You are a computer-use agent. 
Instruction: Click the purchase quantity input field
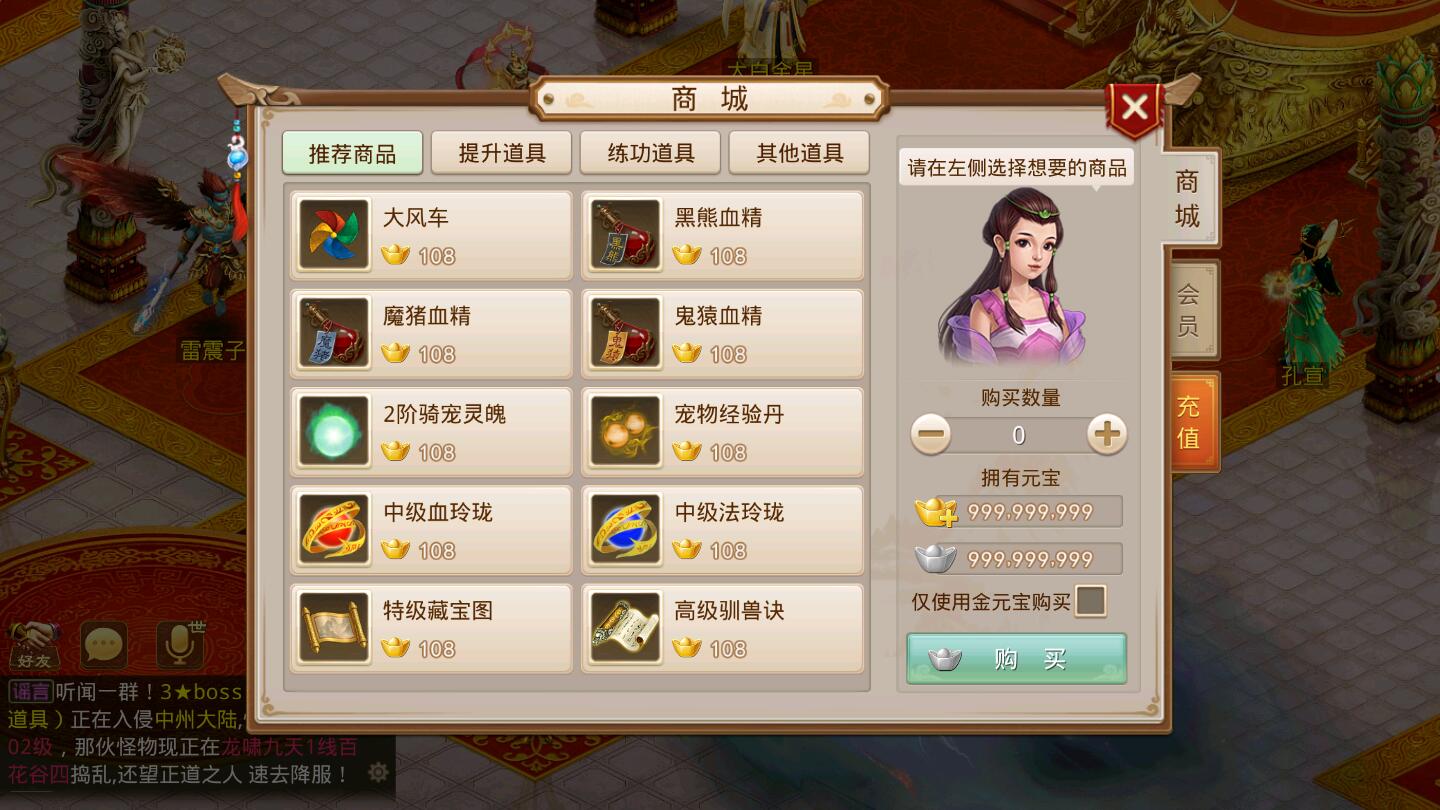click(1018, 435)
